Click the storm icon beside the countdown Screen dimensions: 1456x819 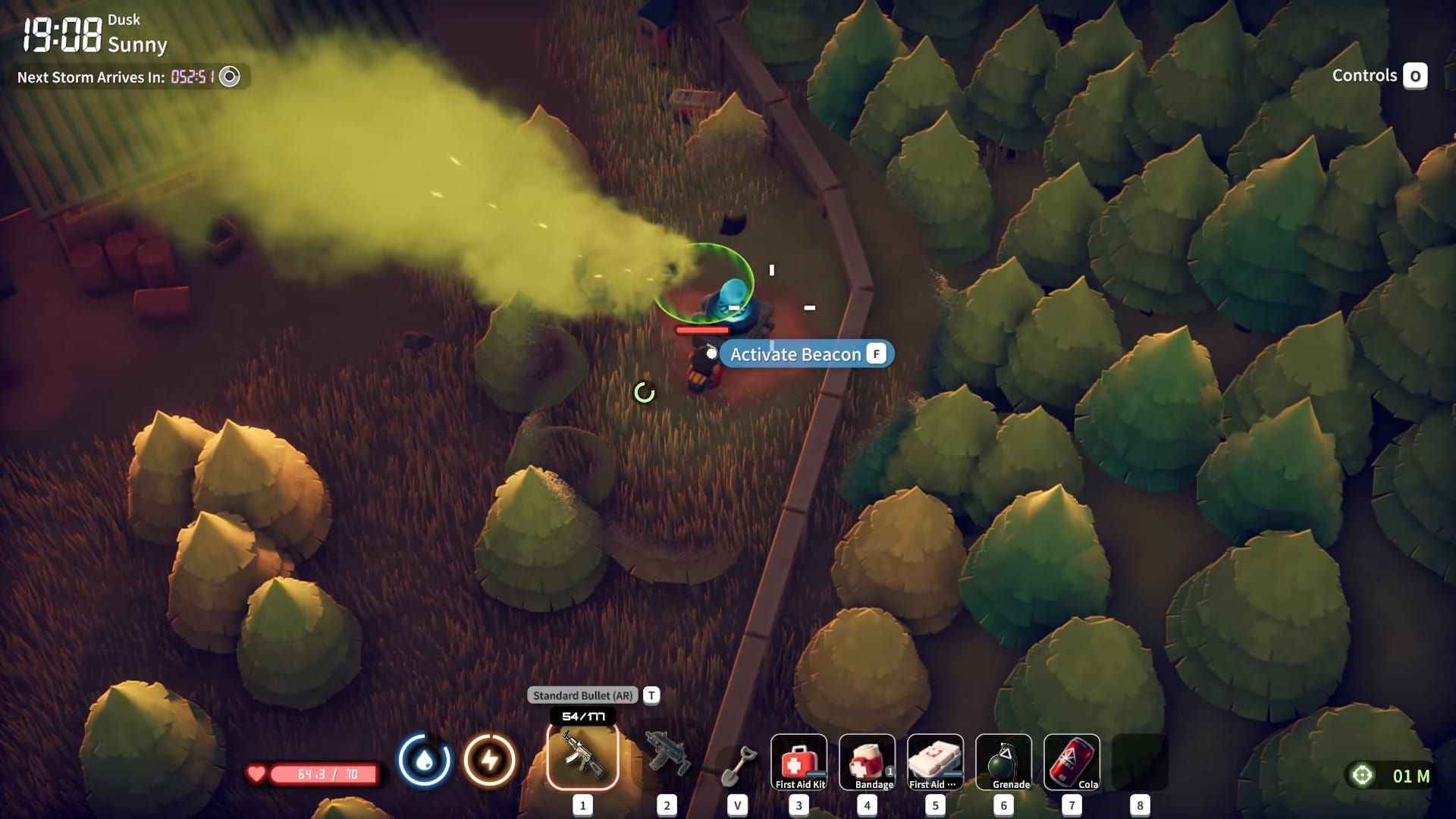[x=229, y=77]
